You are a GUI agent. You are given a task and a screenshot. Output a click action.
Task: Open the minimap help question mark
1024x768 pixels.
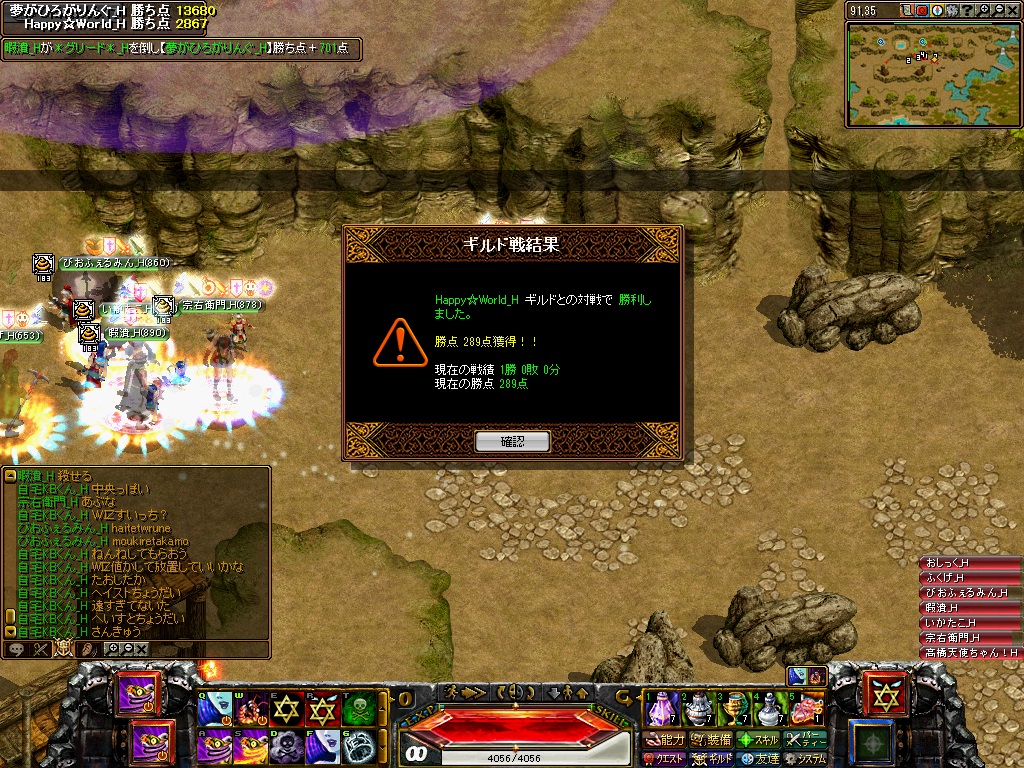pyautogui.click(x=967, y=10)
